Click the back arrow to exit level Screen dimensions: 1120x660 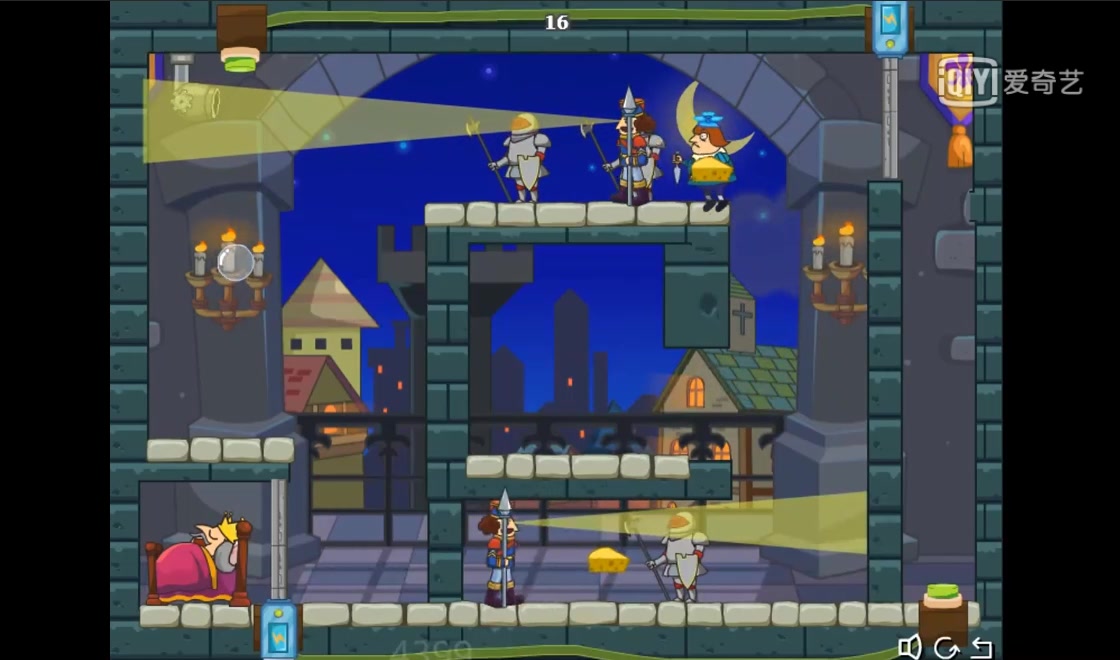[981, 648]
